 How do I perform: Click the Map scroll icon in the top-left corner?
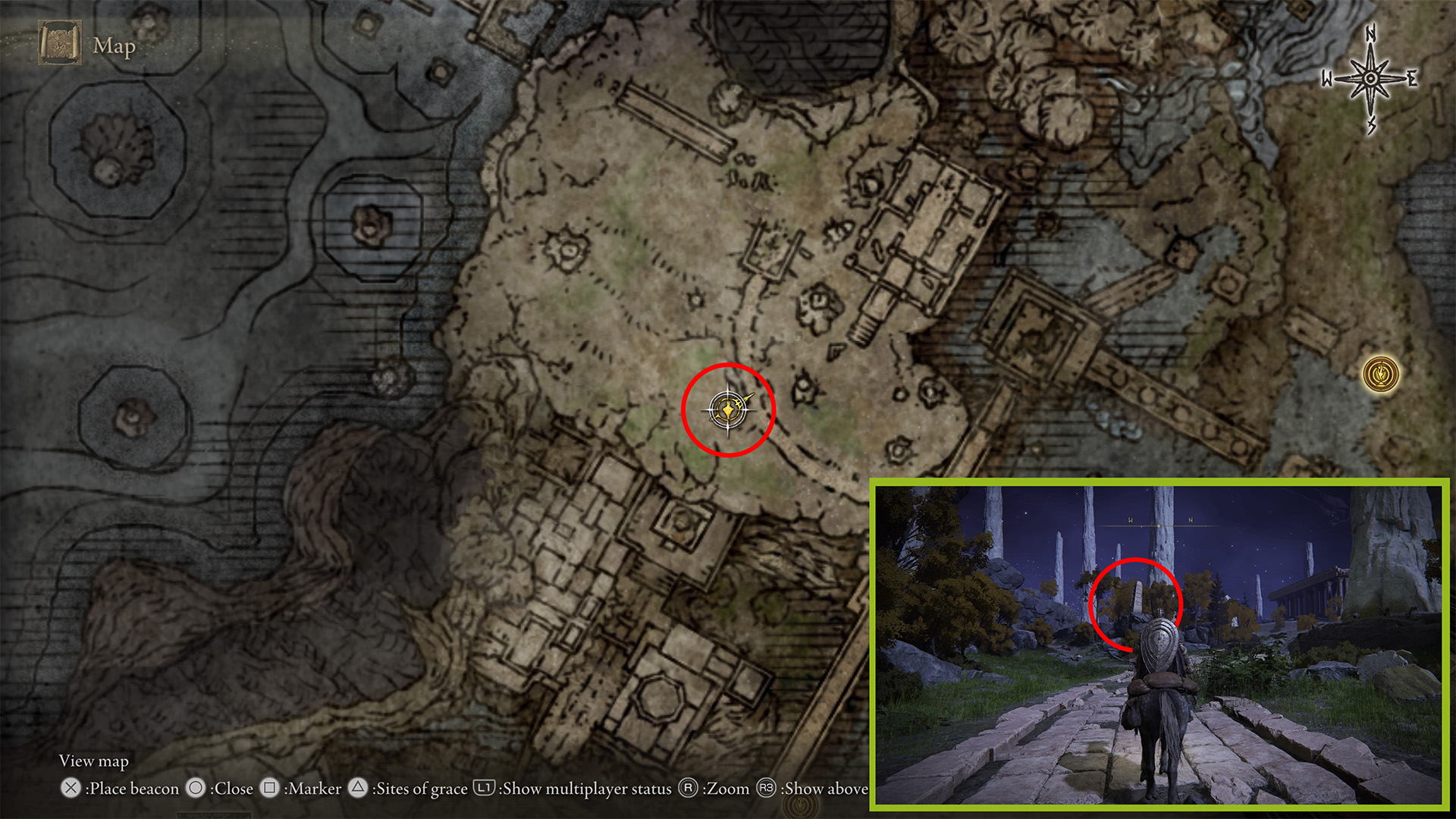61,43
